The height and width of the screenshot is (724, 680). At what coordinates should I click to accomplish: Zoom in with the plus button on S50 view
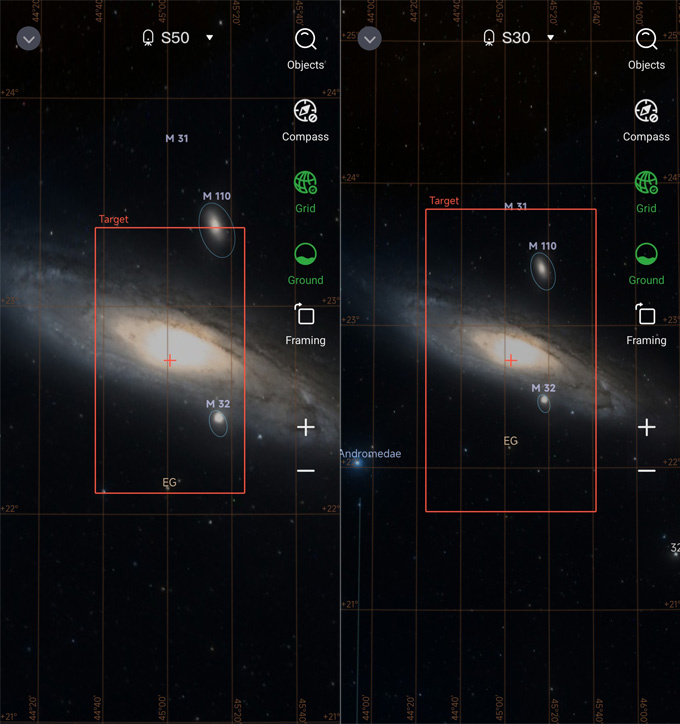tap(306, 428)
